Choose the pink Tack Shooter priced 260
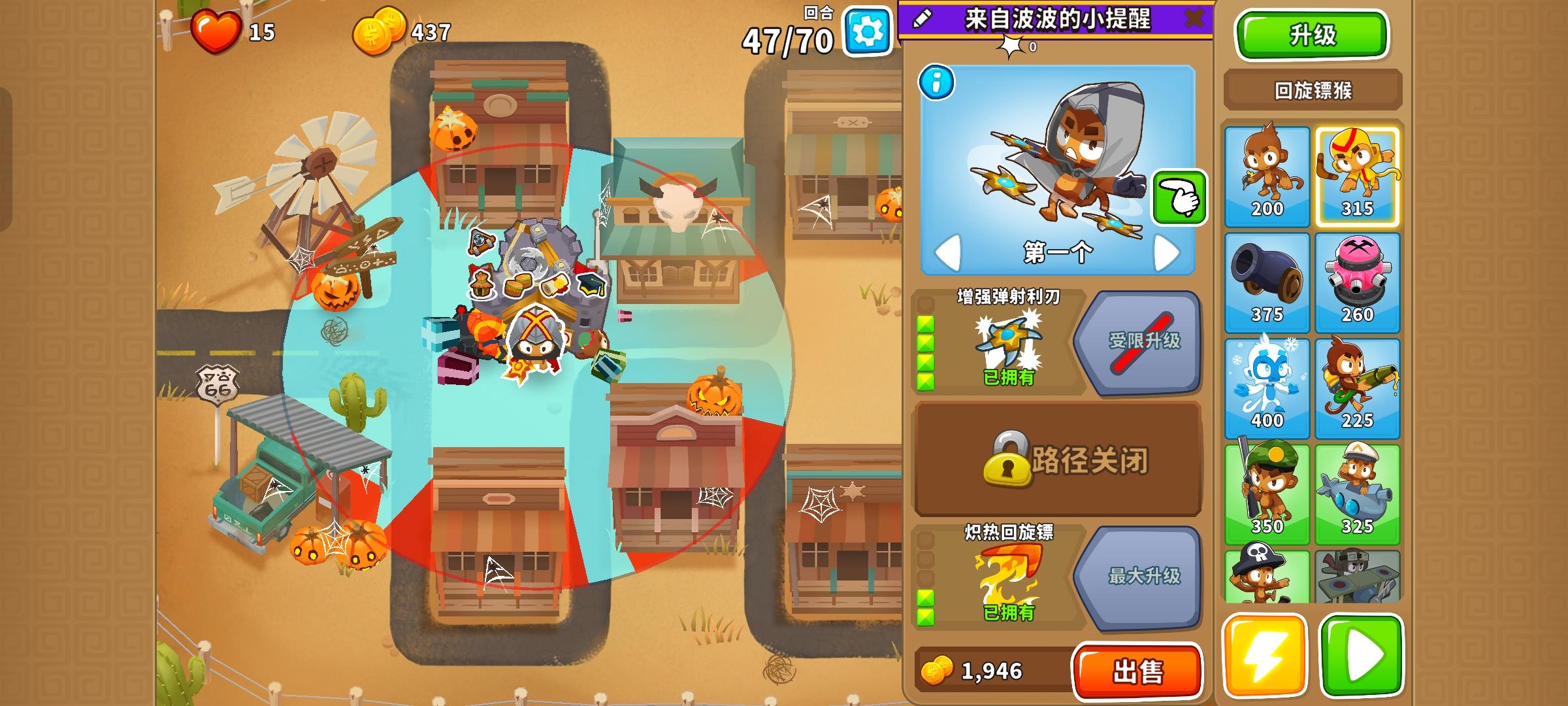The width and height of the screenshot is (1568, 706). tap(1358, 281)
